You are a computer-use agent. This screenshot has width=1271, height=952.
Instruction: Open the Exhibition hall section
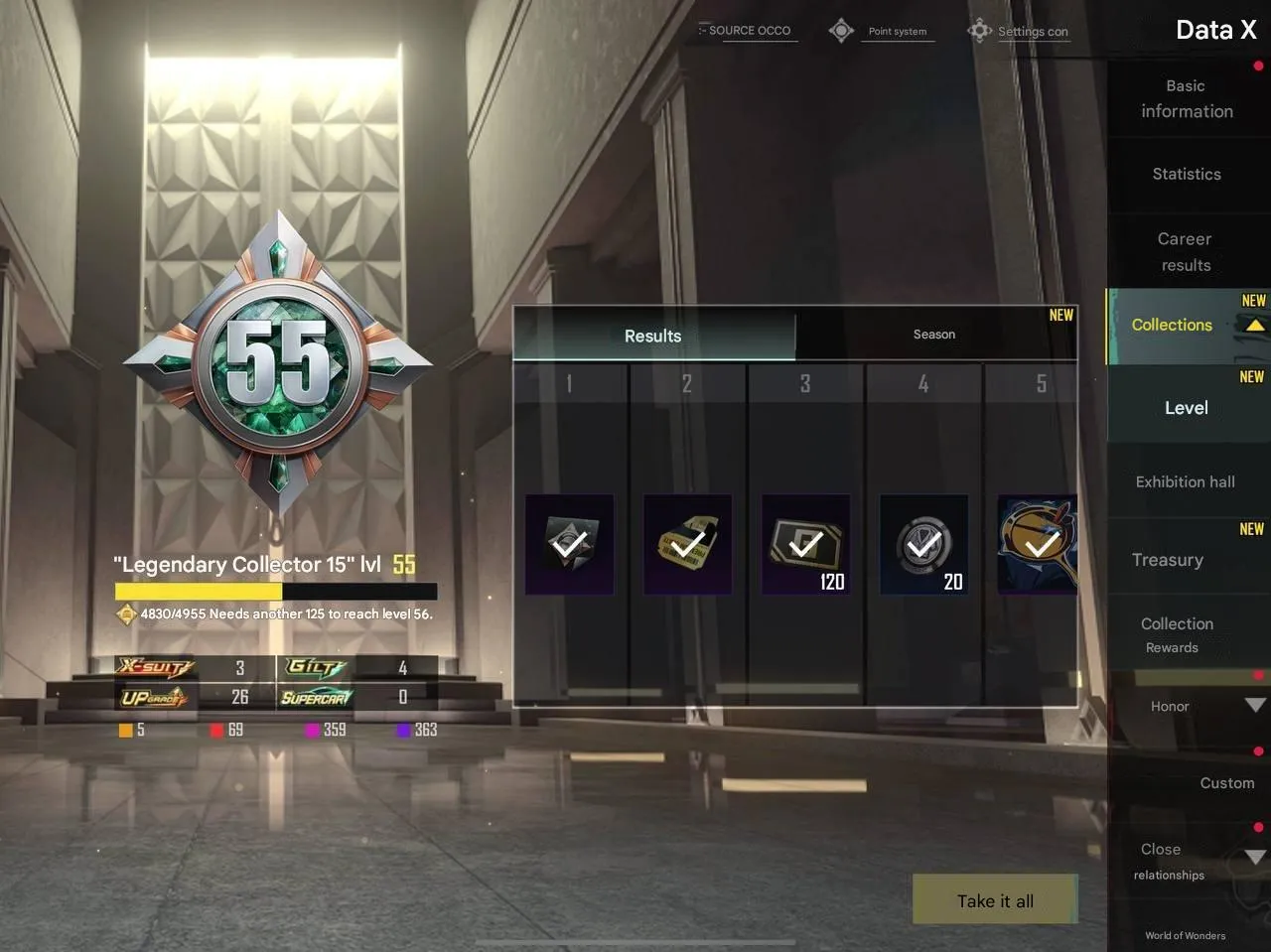[x=1185, y=481]
